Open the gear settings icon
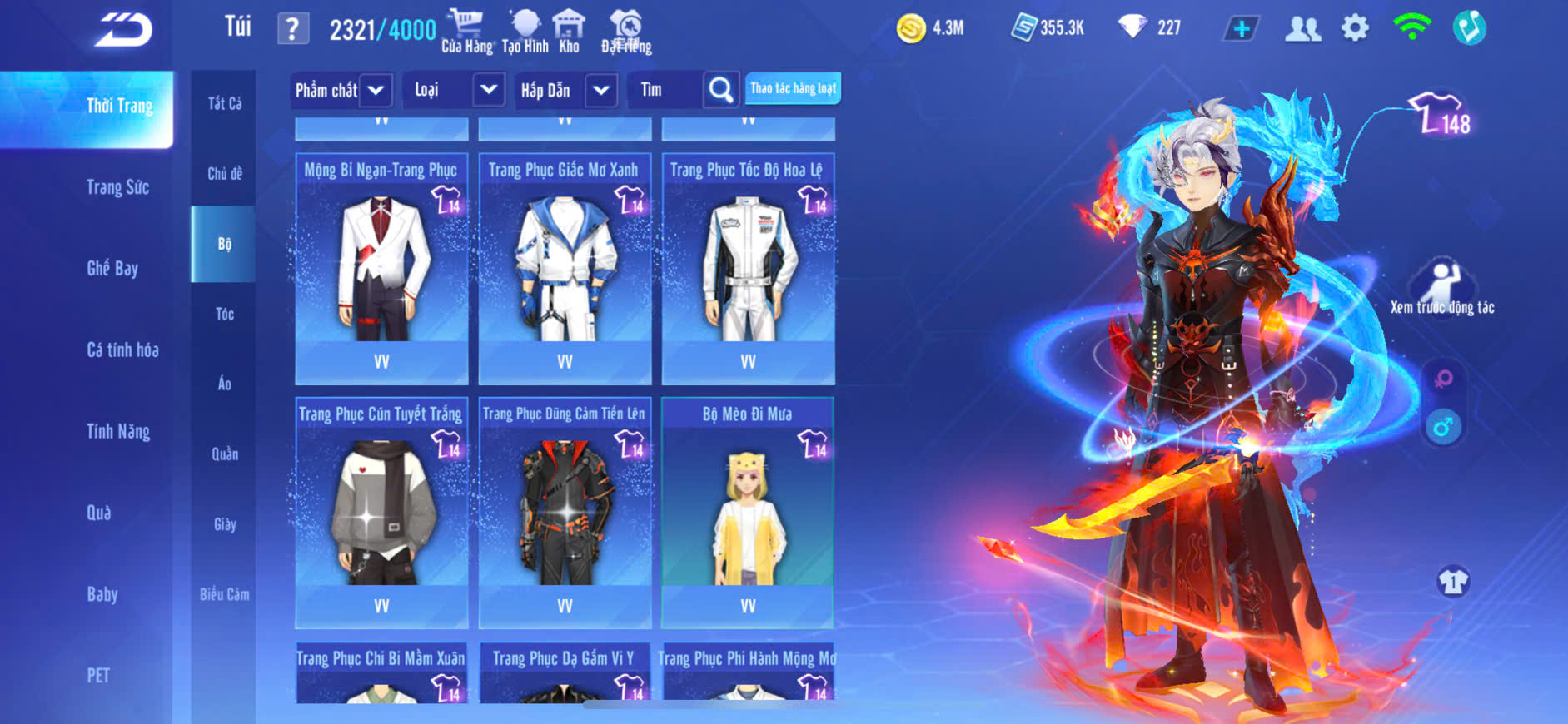 pyautogui.click(x=1355, y=28)
